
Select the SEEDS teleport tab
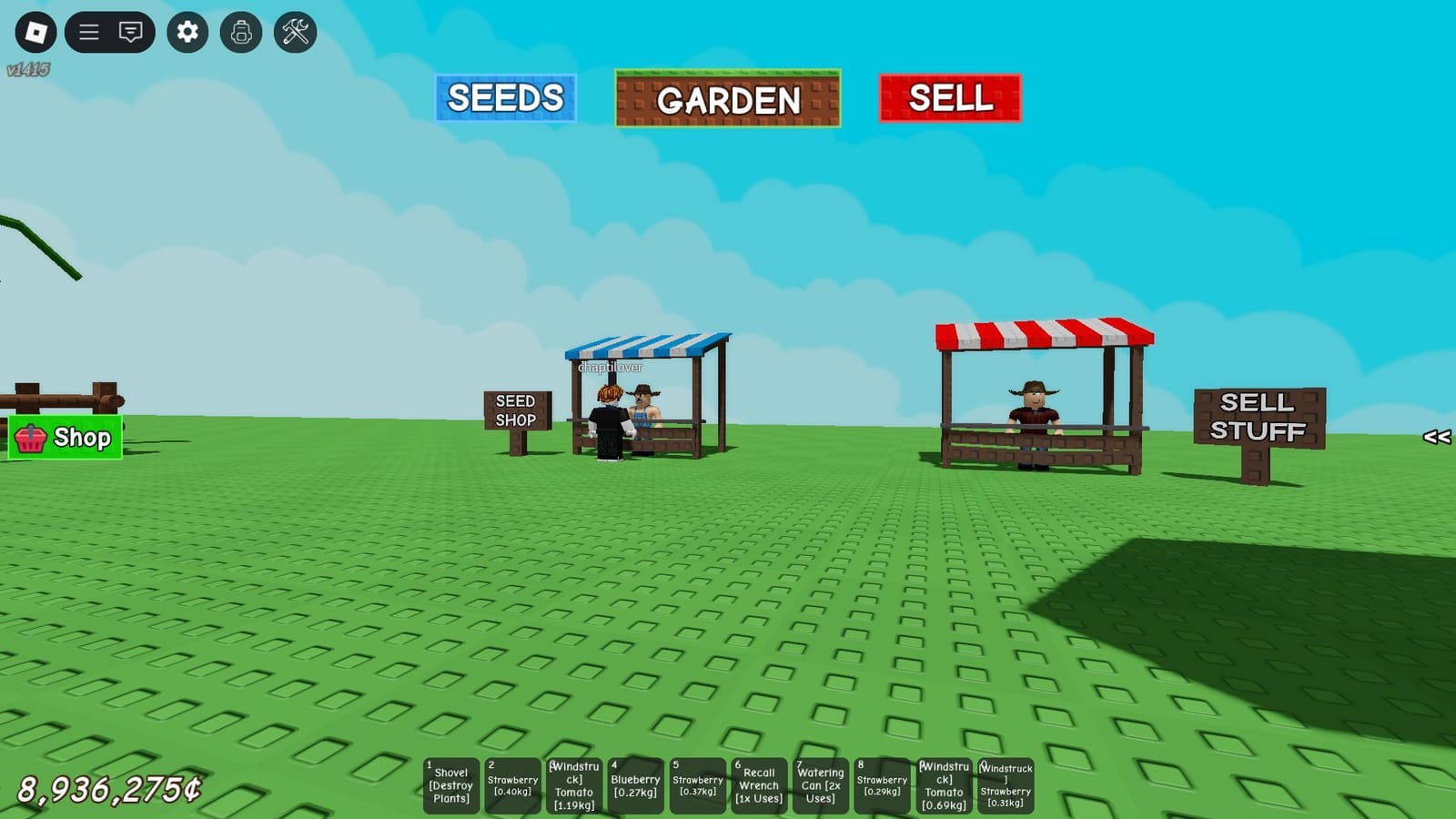(506, 96)
